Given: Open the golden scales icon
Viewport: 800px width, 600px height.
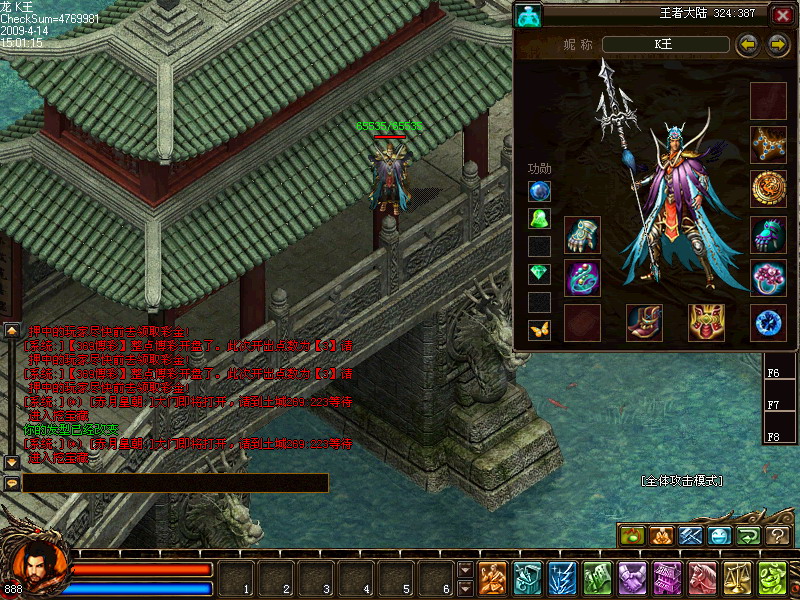Looking at the screenshot, I should coord(737,578).
